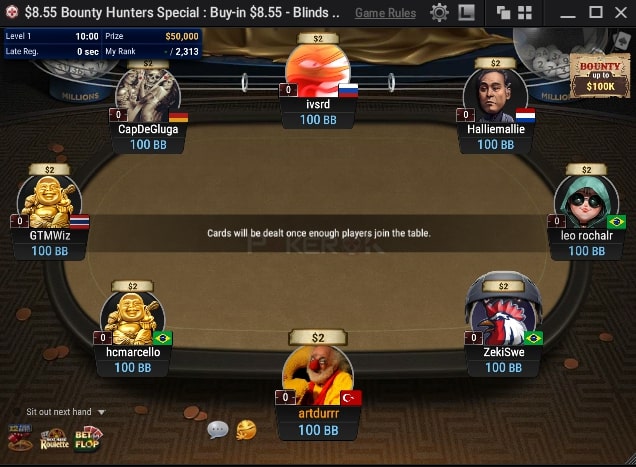Screen dimensions: 636x467
Task: Open the gear settings menu
Action: [x=439, y=13]
